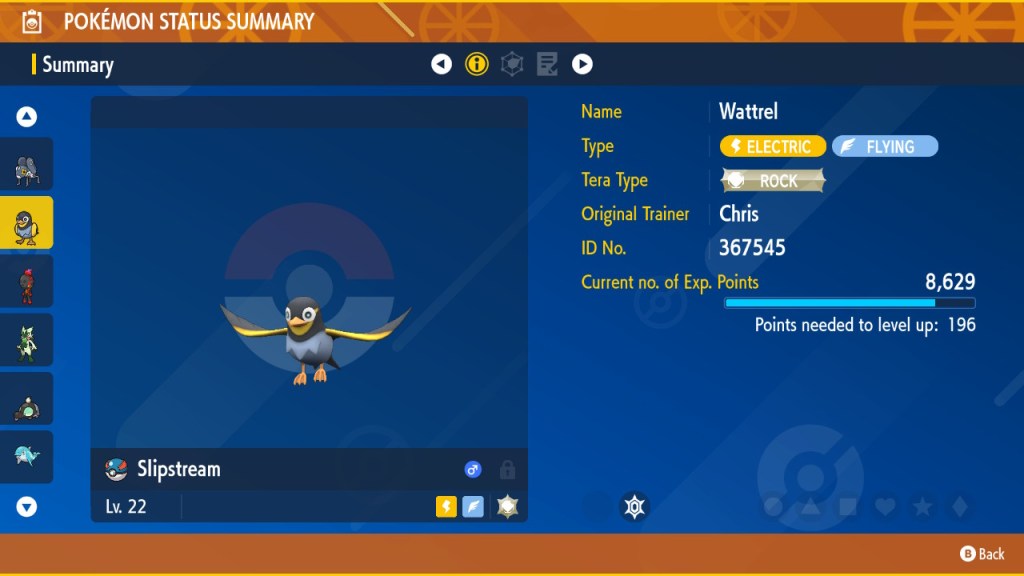The width and height of the screenshot is (1024, 576).
Task: Choose the red-and-black Pokémon party slot
Action: pos(27,283)
